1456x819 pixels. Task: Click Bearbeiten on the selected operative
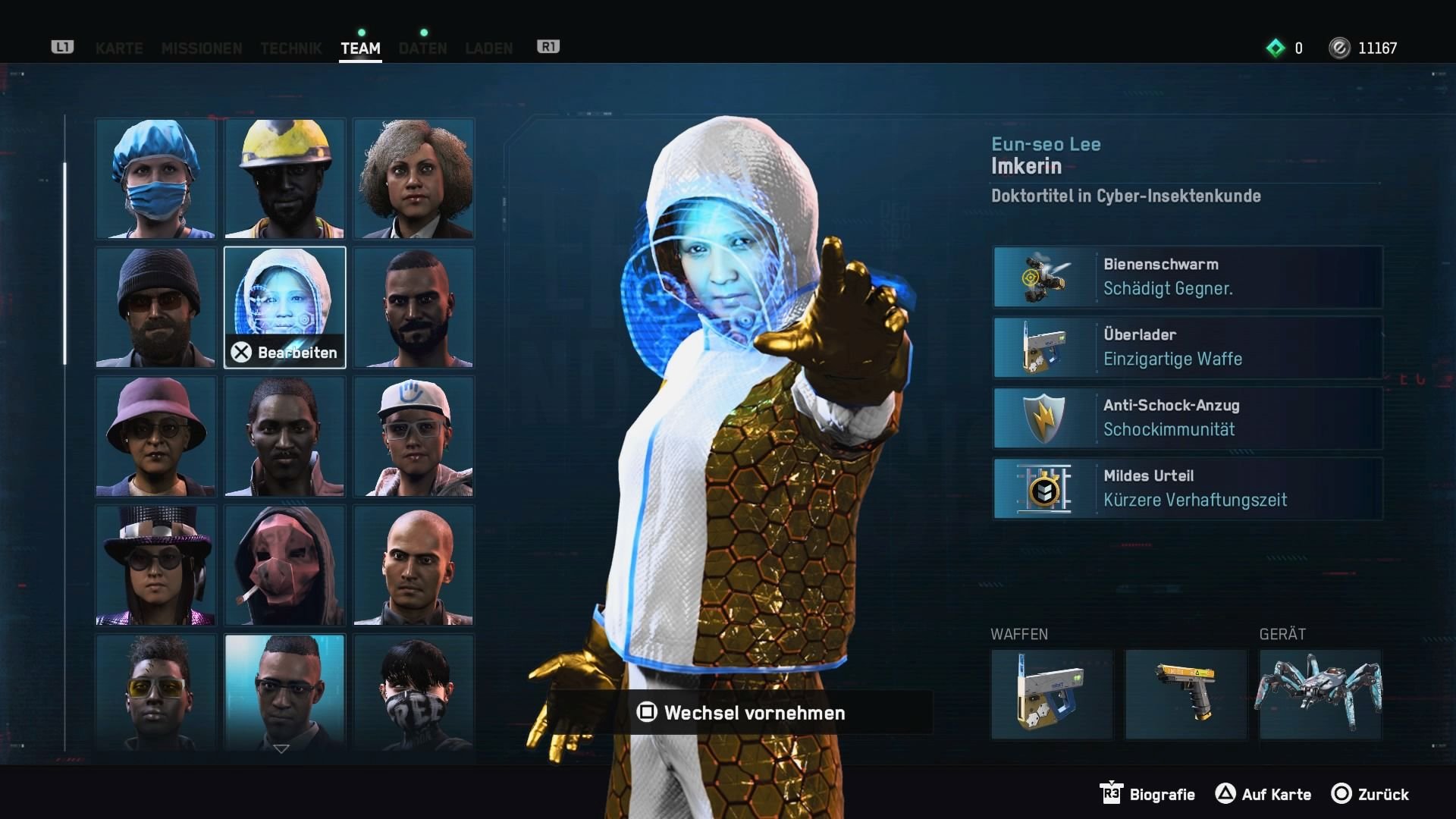tap(284, 352)
